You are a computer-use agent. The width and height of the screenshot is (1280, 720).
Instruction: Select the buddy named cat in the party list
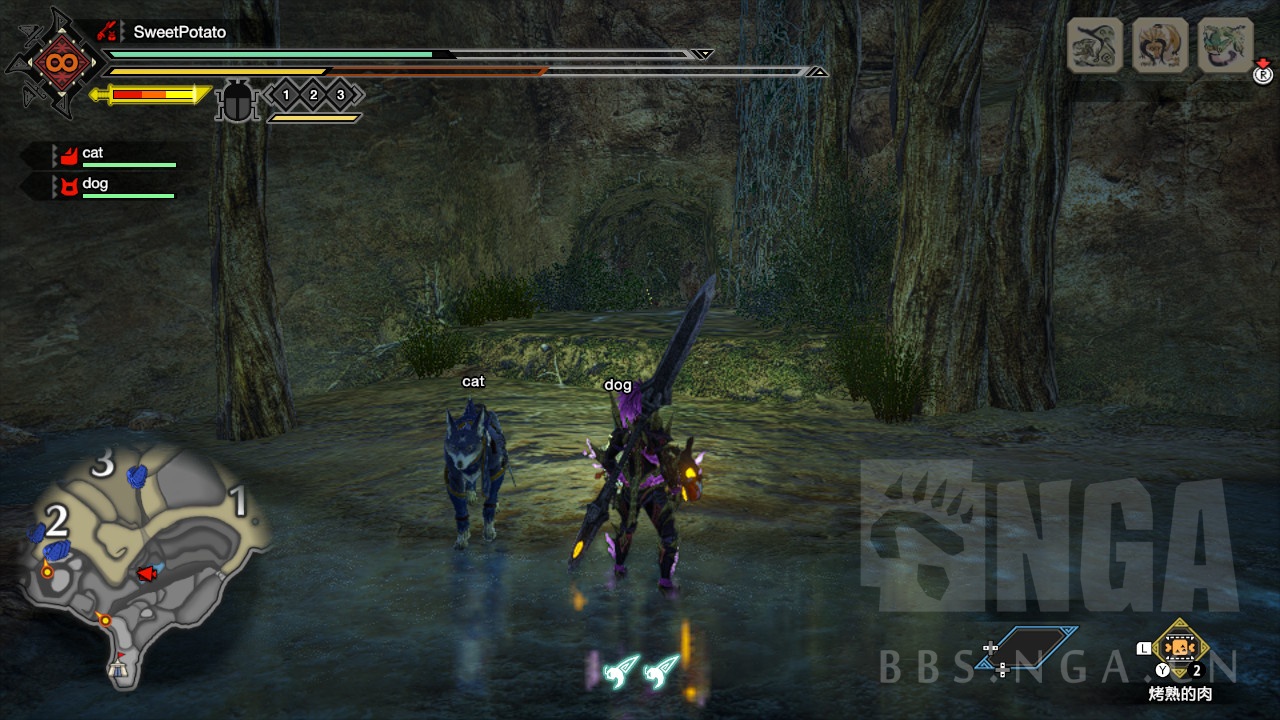coord(93,153)
